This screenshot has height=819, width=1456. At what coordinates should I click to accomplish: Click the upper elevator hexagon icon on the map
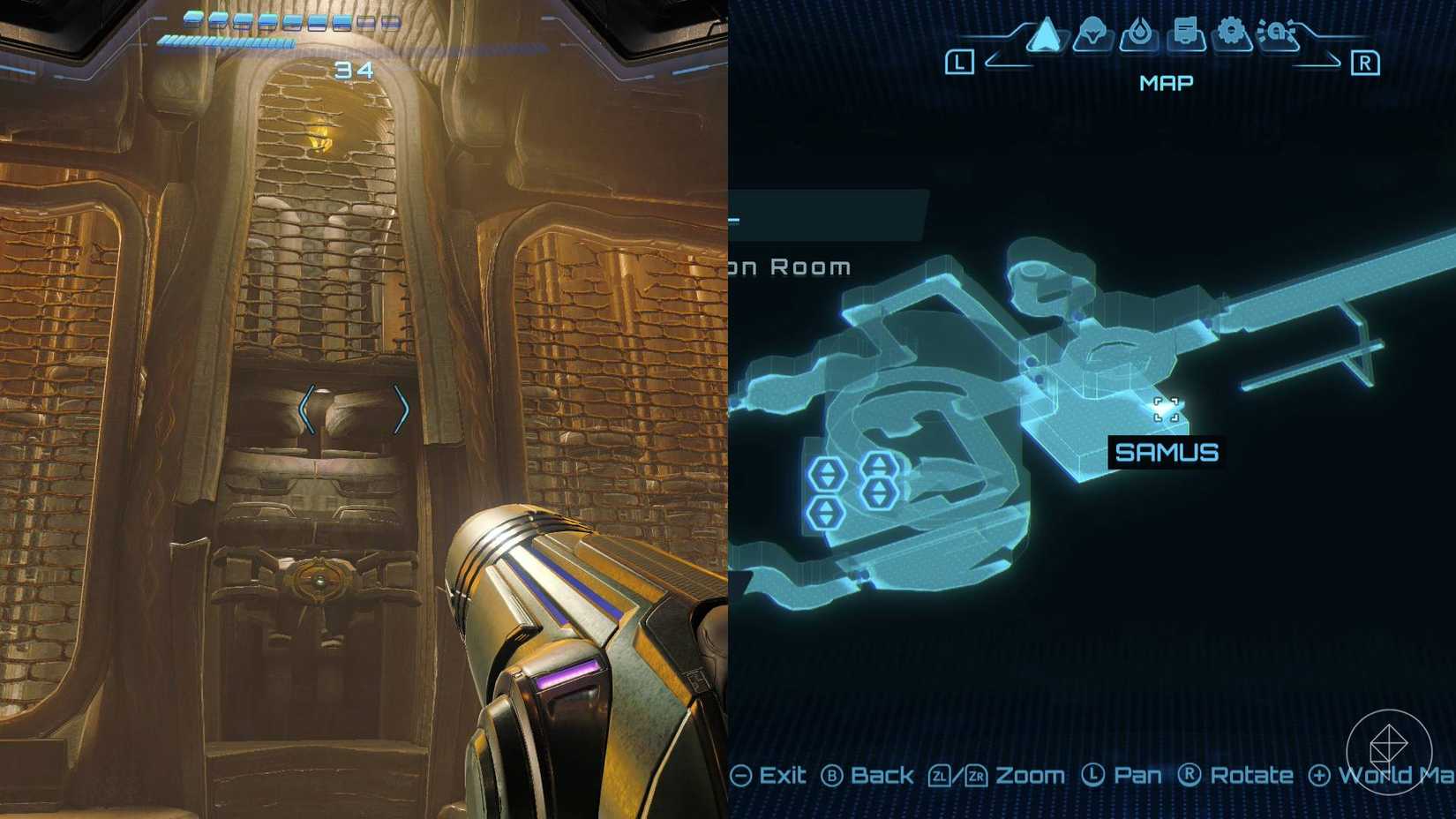click(x=879, y=465)
